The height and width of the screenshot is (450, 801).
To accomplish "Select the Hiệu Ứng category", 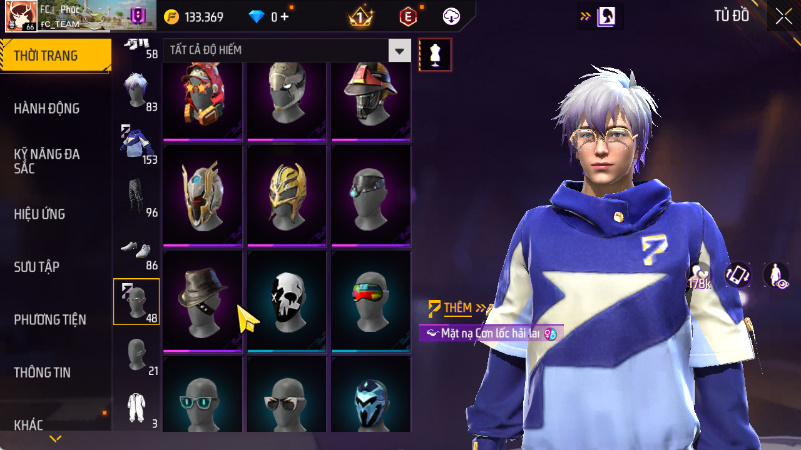I will tap(41, 214).
